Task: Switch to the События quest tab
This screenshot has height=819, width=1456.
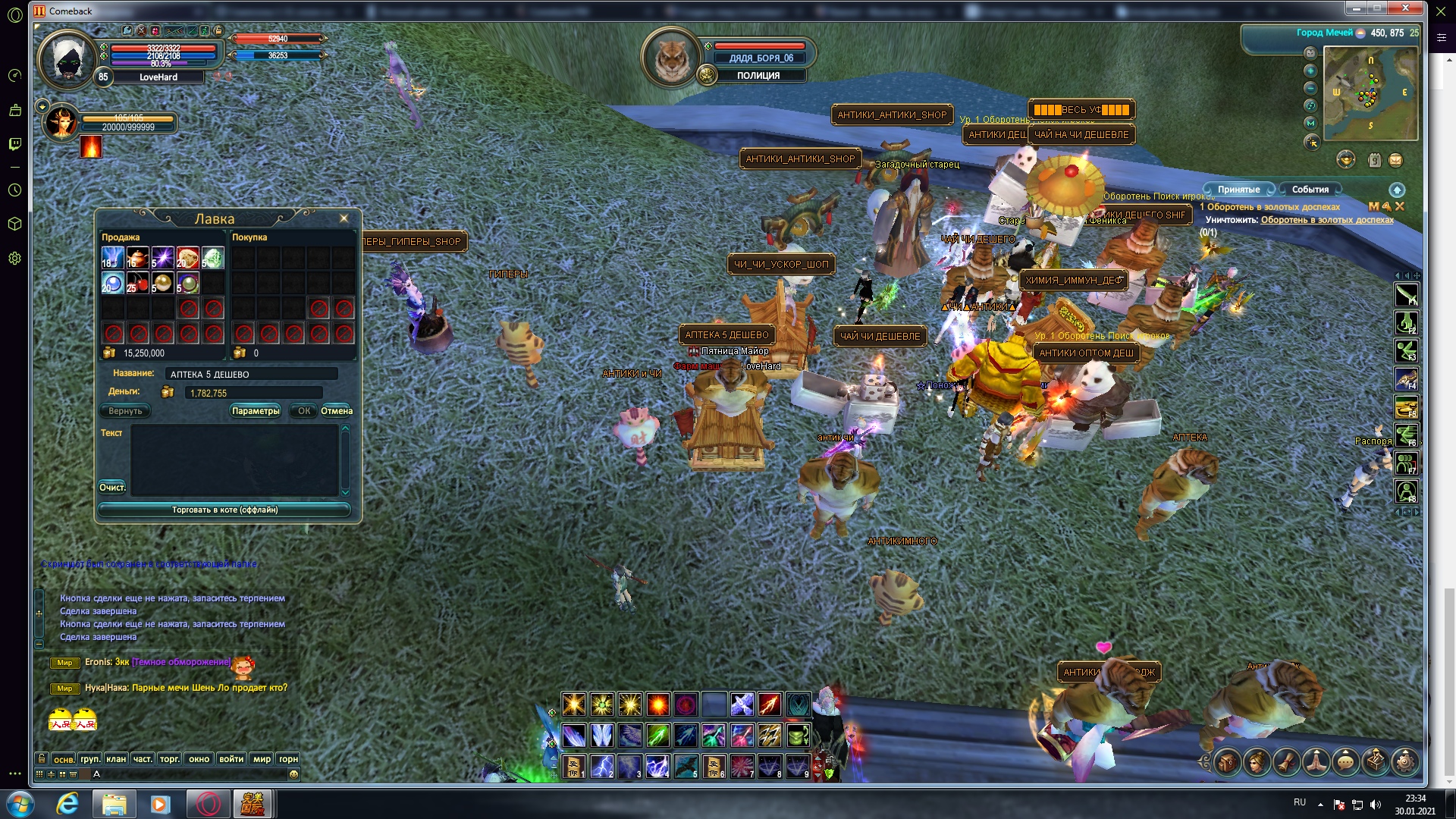Action: click(1310, 190)
